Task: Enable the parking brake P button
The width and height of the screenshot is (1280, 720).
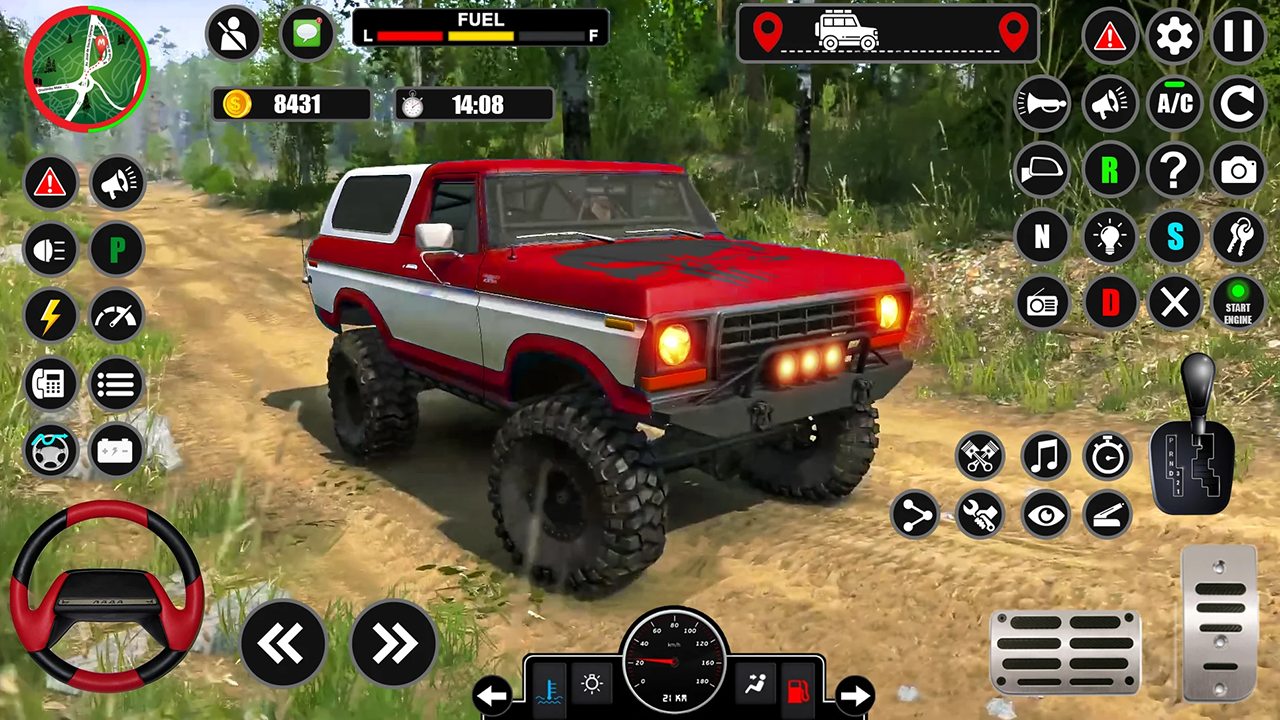Action: click(116, 249)
